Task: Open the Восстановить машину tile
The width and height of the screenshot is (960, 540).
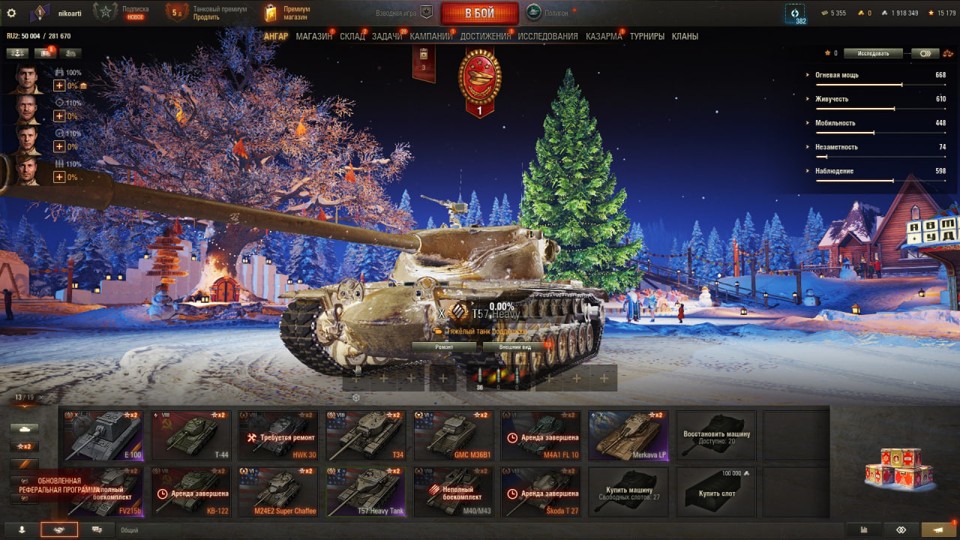Action: tap(716, 435)
